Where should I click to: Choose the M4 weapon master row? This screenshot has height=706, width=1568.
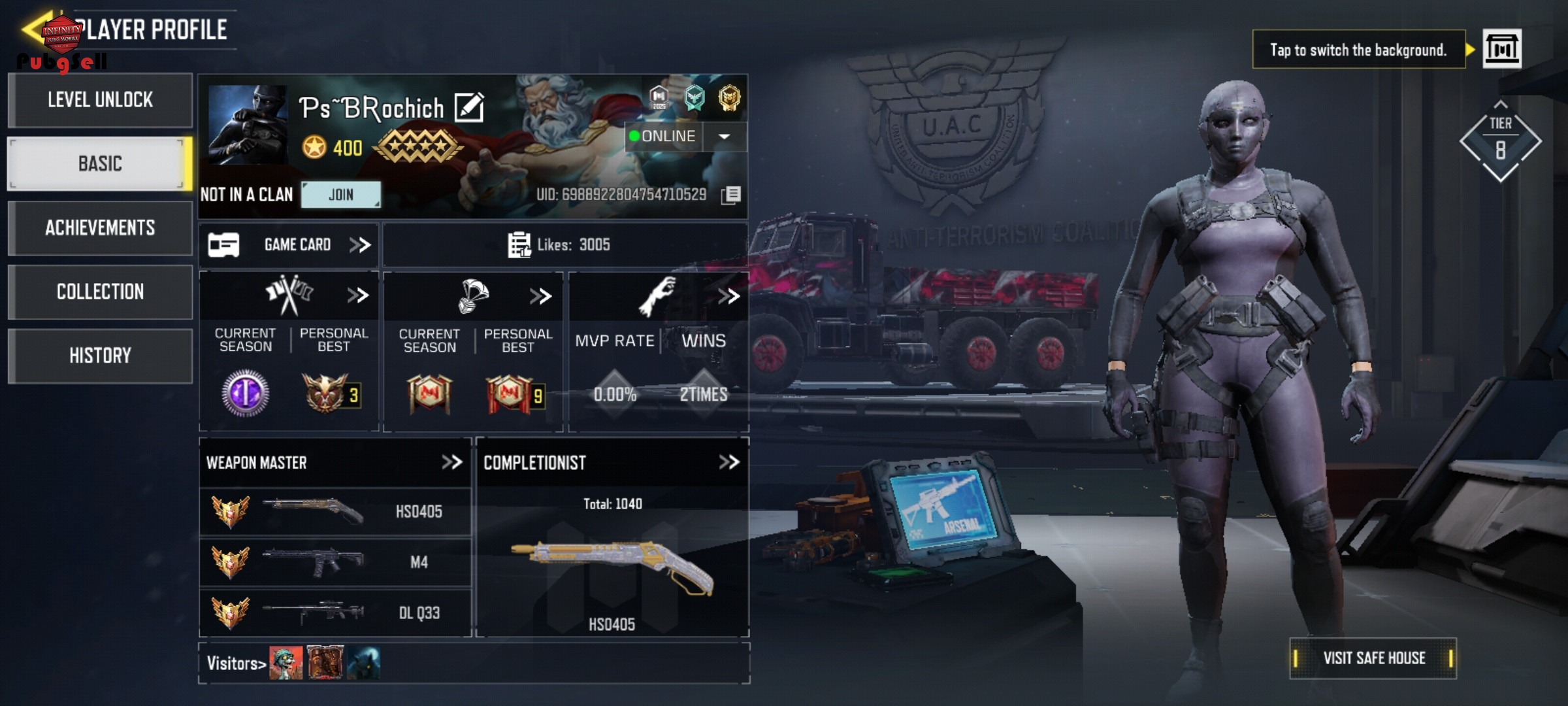pyautogui.click(x=335, y=562)
